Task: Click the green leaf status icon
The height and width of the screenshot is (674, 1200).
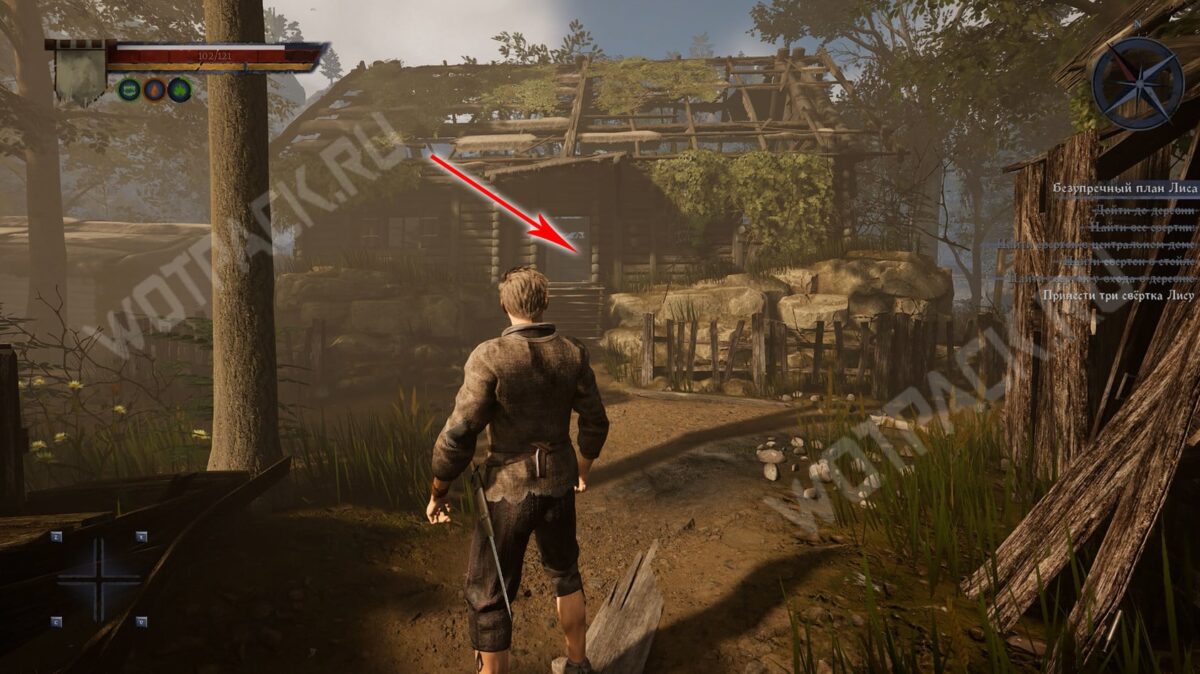Action: (x=179, y=90)
